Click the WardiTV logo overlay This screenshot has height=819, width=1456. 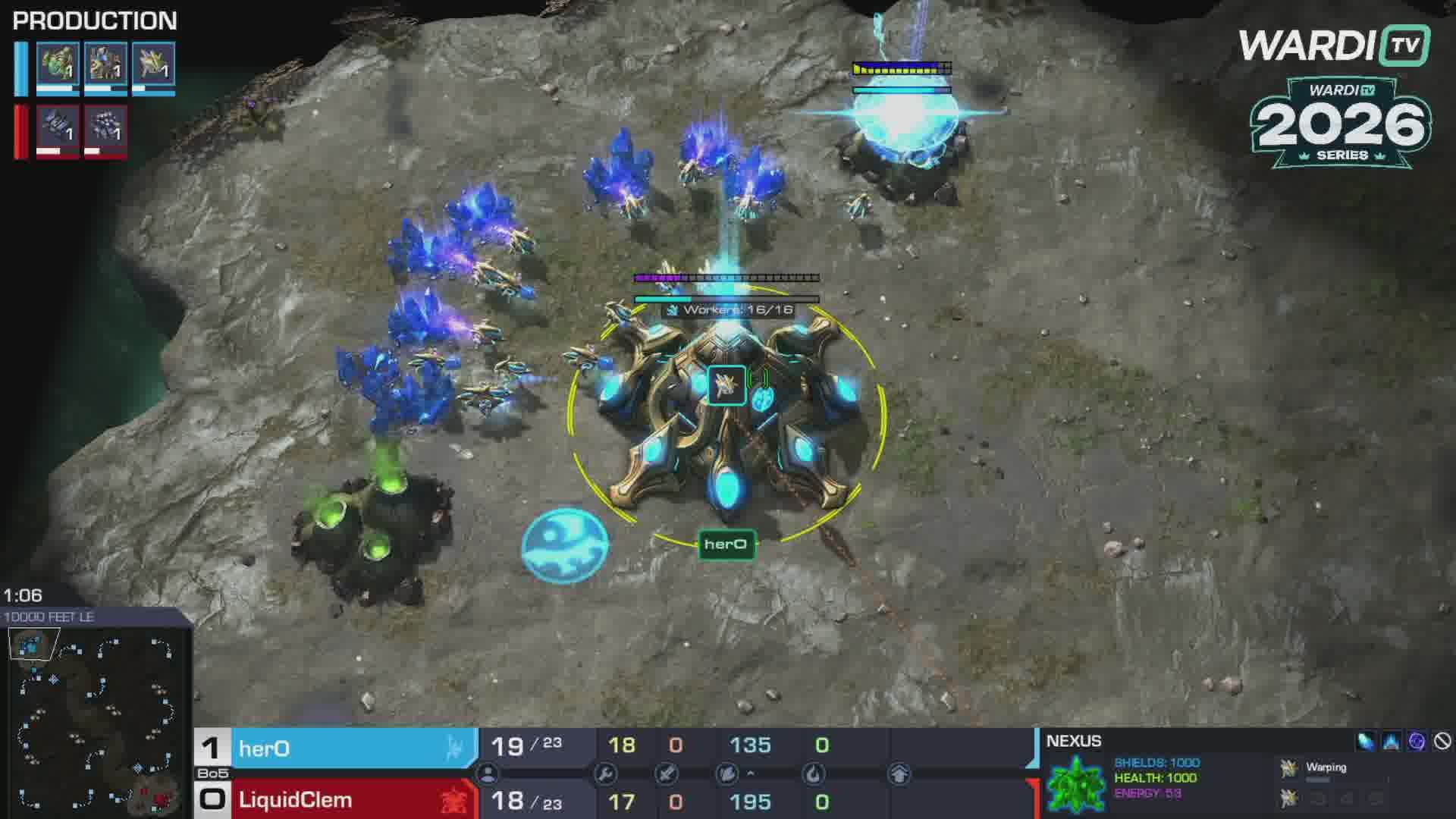click(x=1335, y=45)
